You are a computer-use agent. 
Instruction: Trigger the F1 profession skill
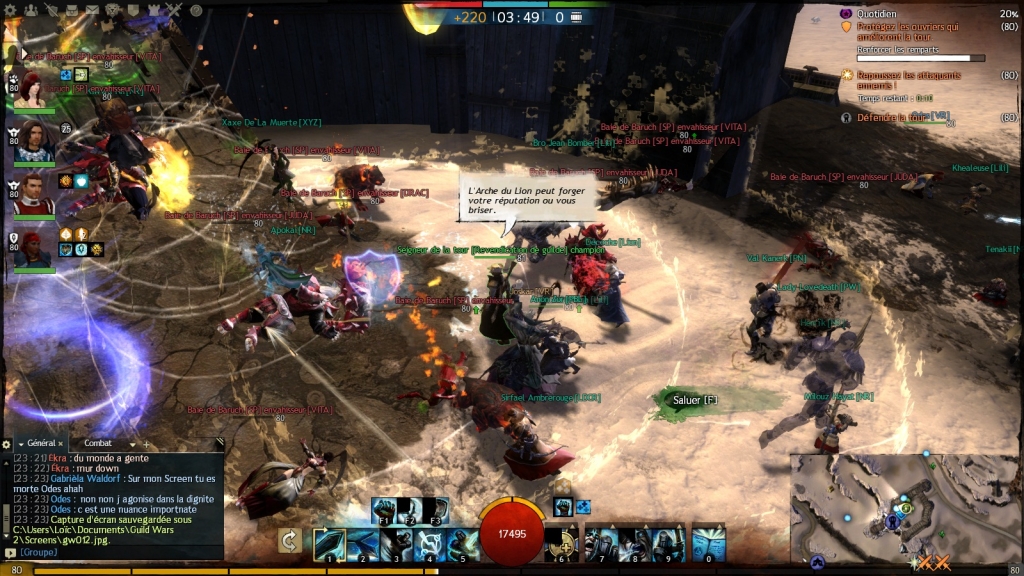coord(385,510)
